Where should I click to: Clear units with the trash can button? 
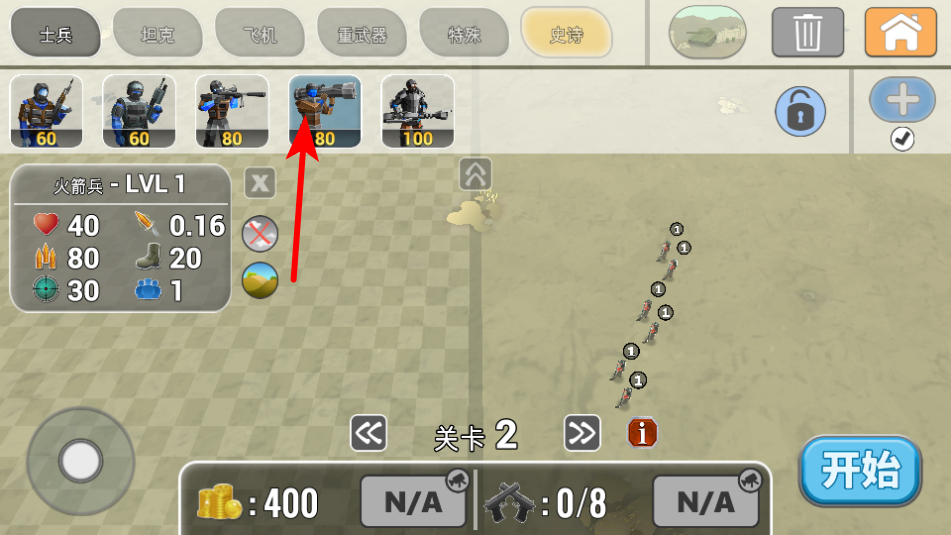tap(807, 32)
